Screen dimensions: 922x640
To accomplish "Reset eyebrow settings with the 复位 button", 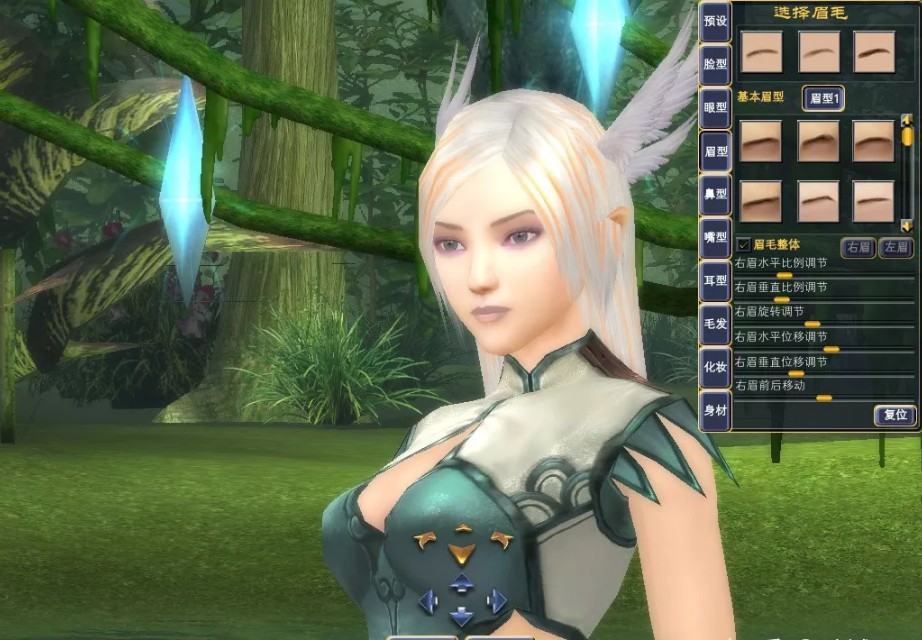I will 894,414.
